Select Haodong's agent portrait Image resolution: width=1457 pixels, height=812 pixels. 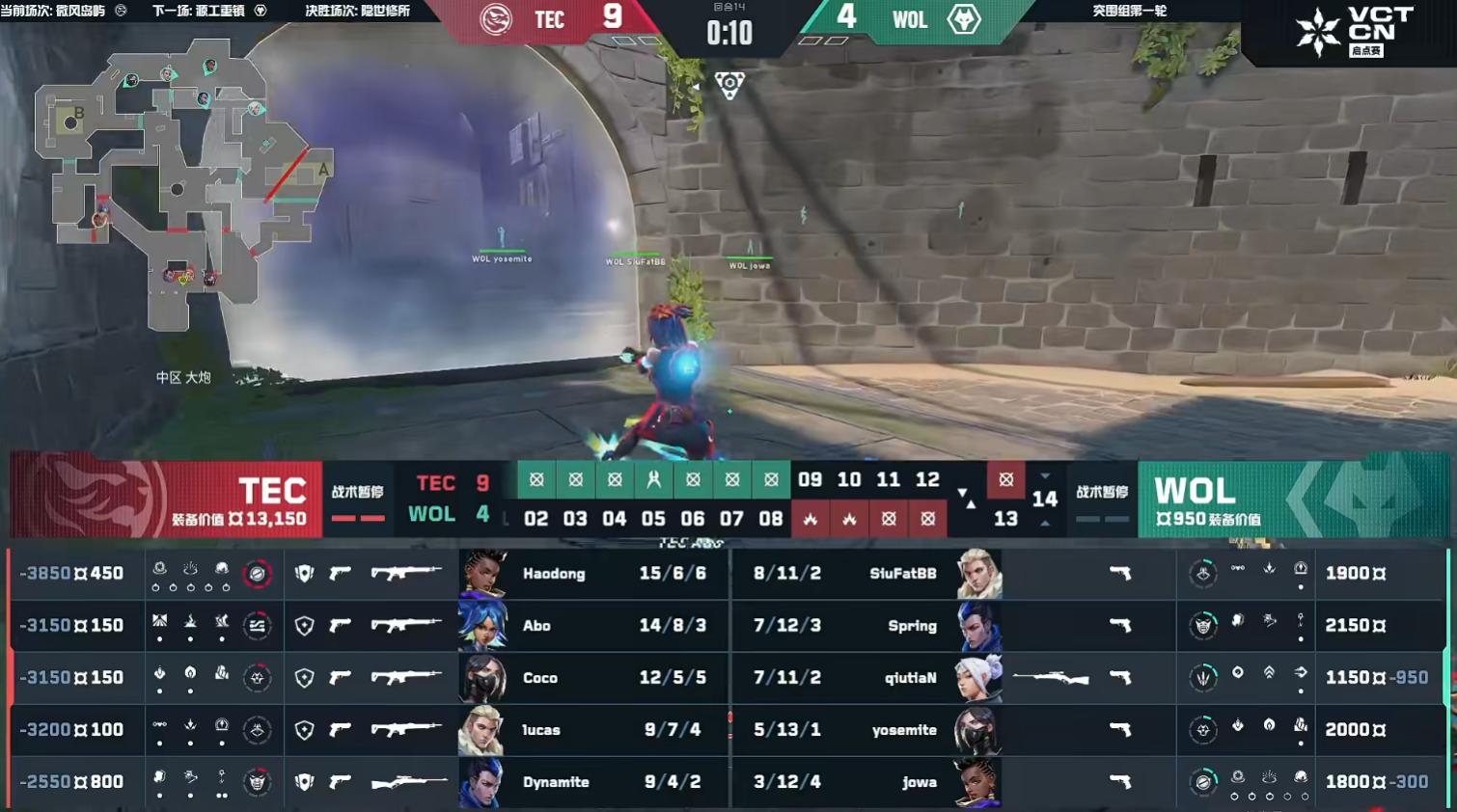click(x=482, y=574)
